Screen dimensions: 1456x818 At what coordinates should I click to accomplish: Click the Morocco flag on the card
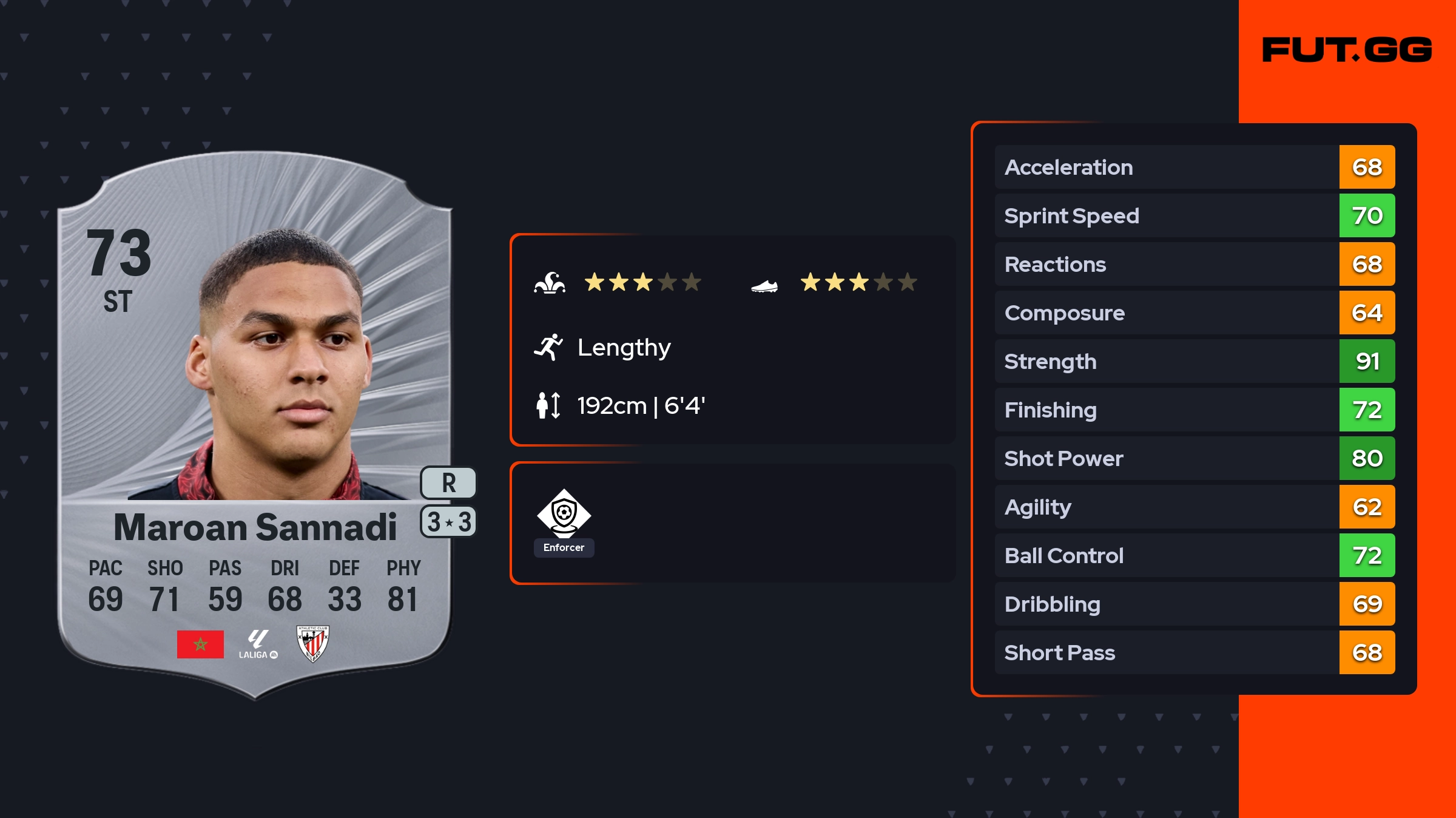[200, 644]
